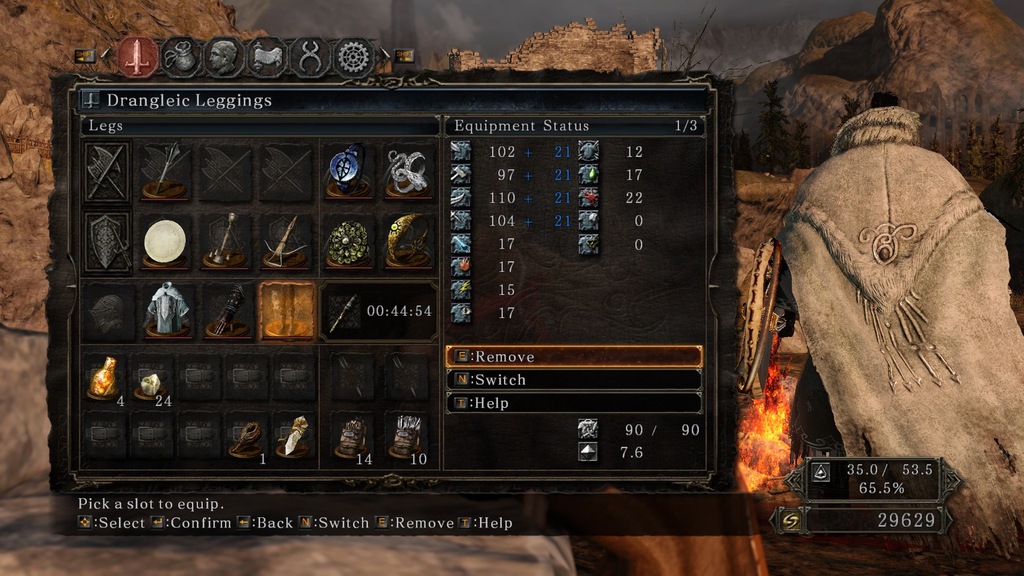This screenshot has height=576, width=1024.
Task: Select the highlighted Drangleic Leggings slot
Action: 287,310
